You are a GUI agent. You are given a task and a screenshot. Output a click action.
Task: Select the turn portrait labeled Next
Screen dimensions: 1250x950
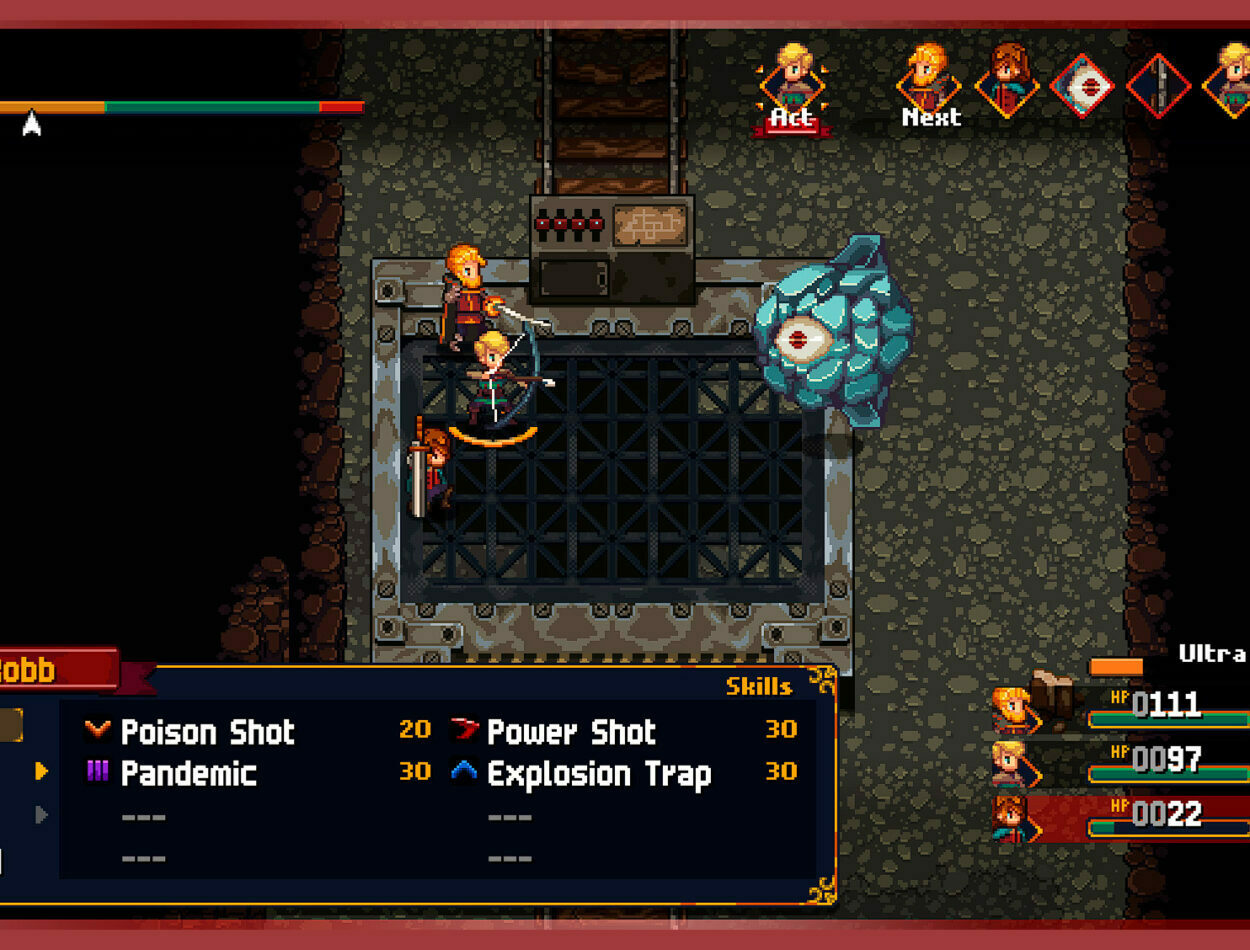(930, 84)
